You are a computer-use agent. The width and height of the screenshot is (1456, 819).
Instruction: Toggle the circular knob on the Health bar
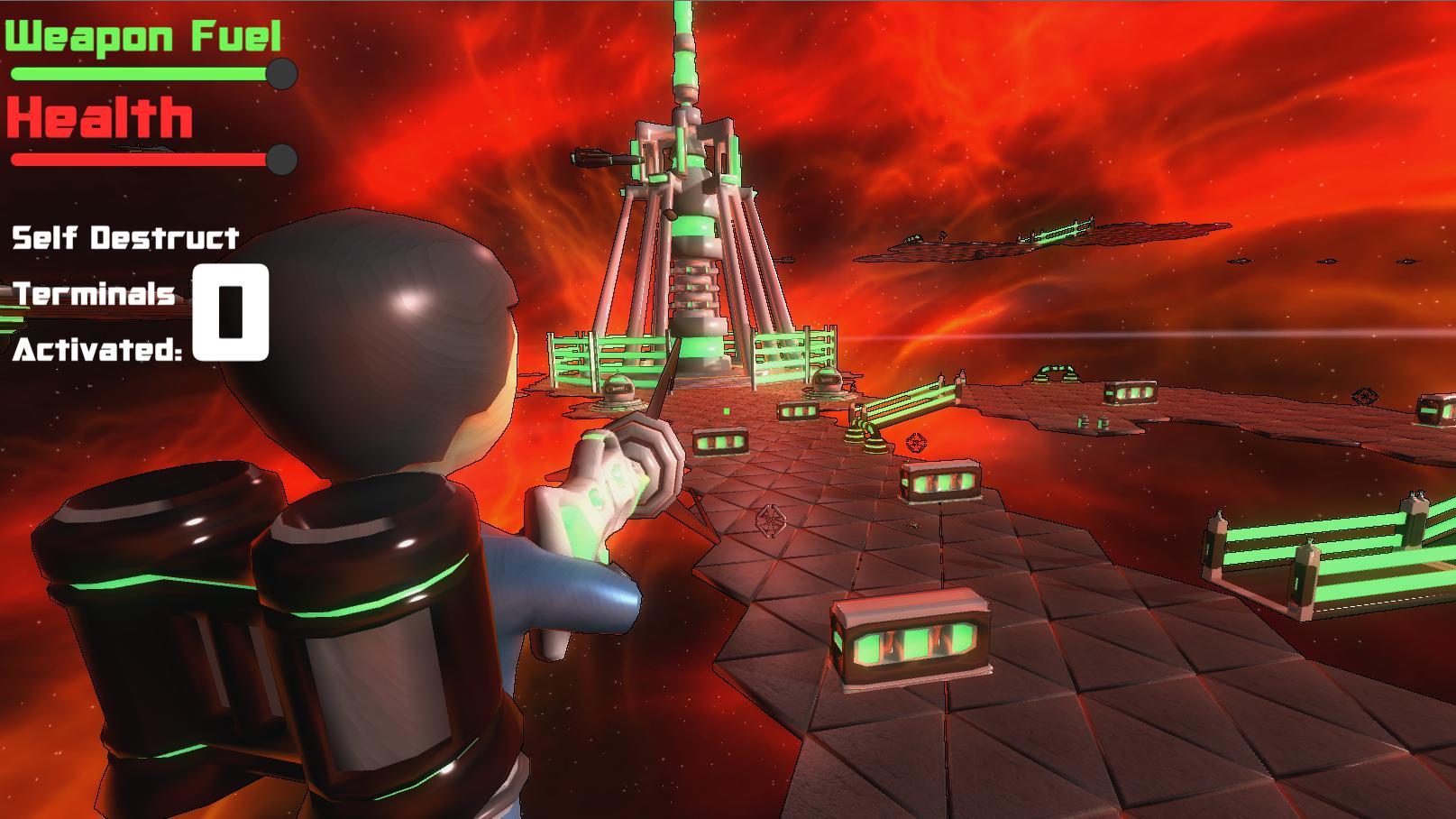280,160
